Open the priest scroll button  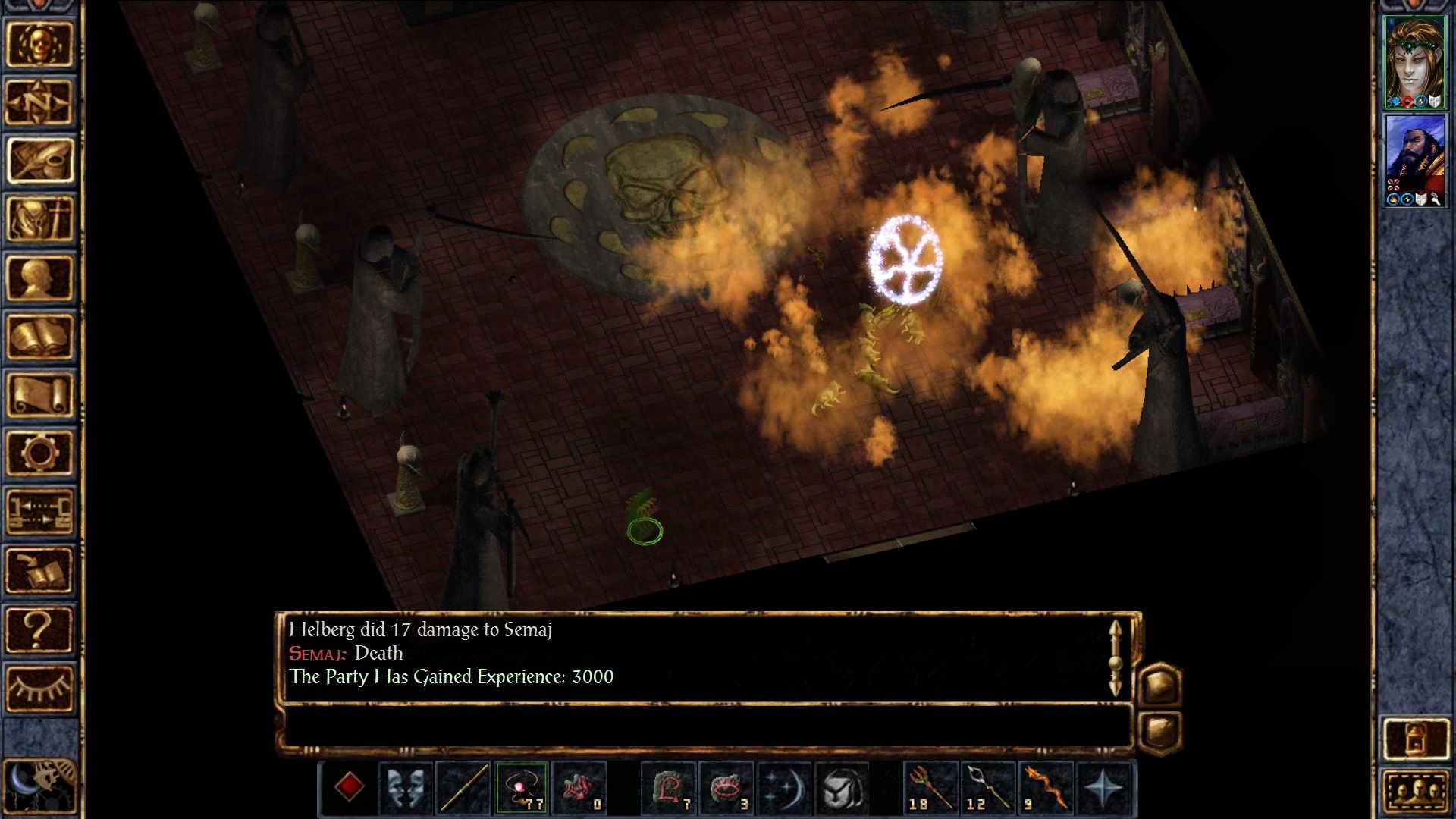coord(39,395)
